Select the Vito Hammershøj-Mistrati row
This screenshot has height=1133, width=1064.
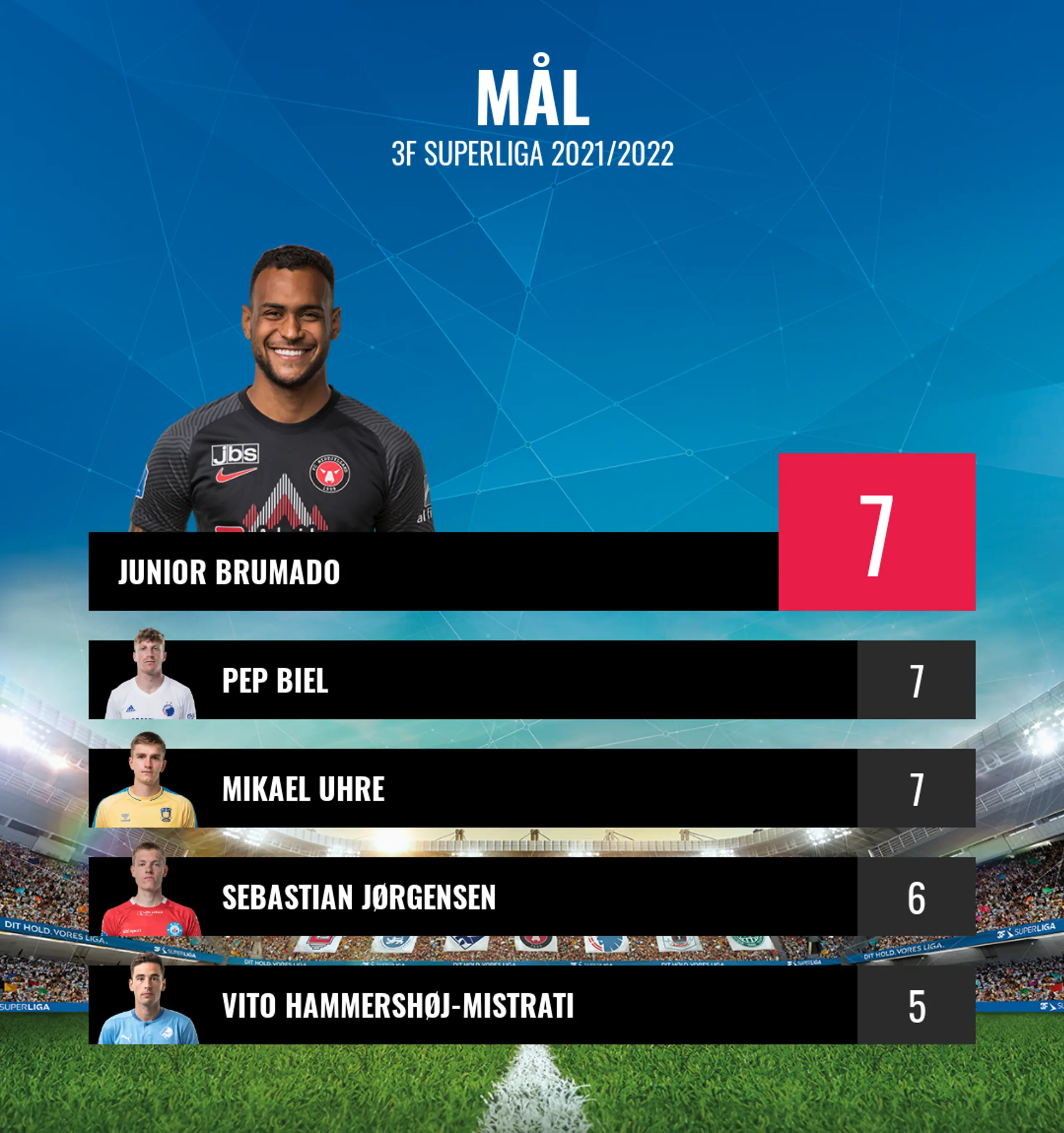(473, 1005)
